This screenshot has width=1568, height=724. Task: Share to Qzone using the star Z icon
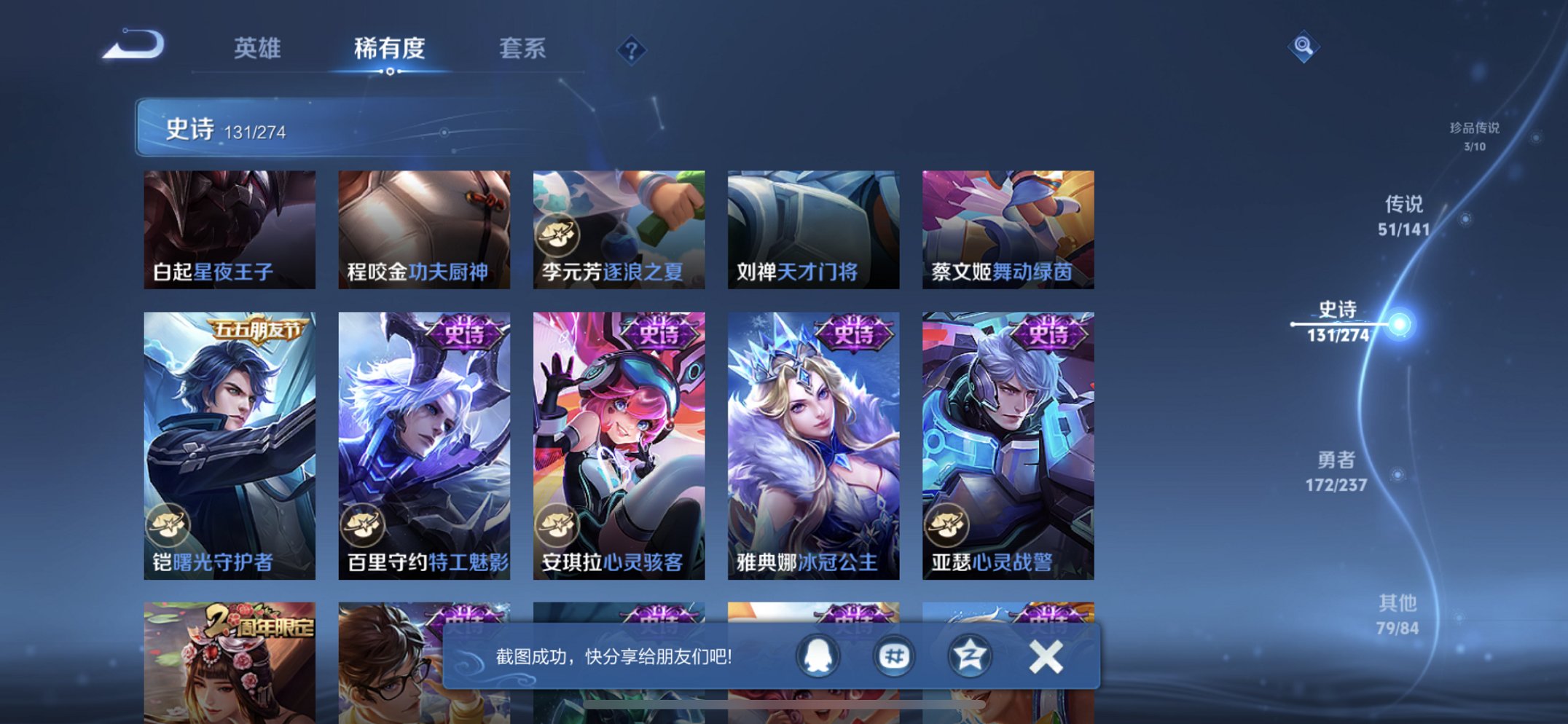point(969,656)
